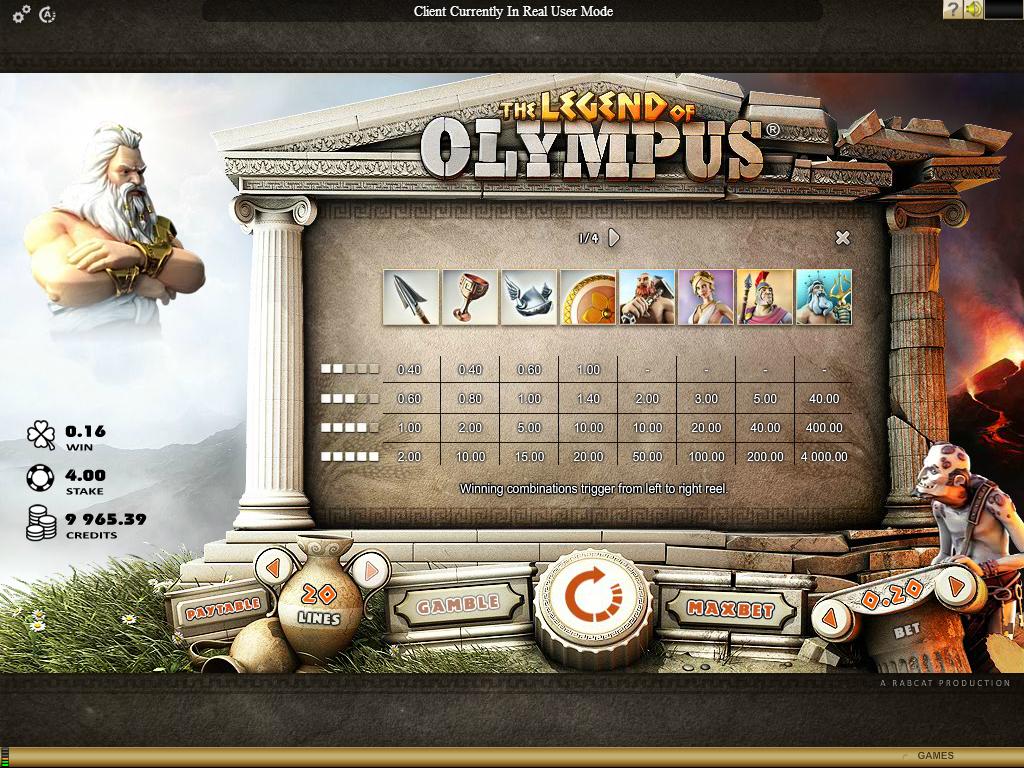Raise the bet amount arrow
This screenshot has width=1024, height=768.
click(957, 586)
